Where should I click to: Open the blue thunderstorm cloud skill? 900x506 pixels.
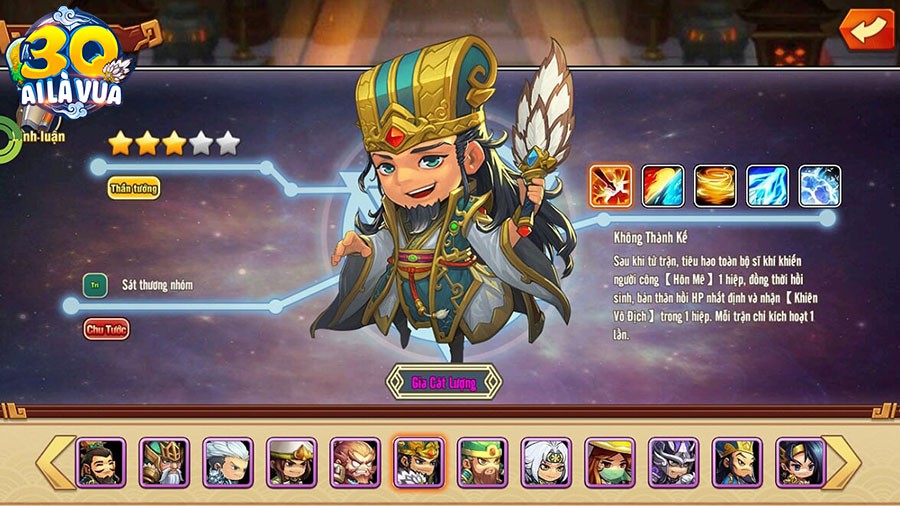coord(819,187)
